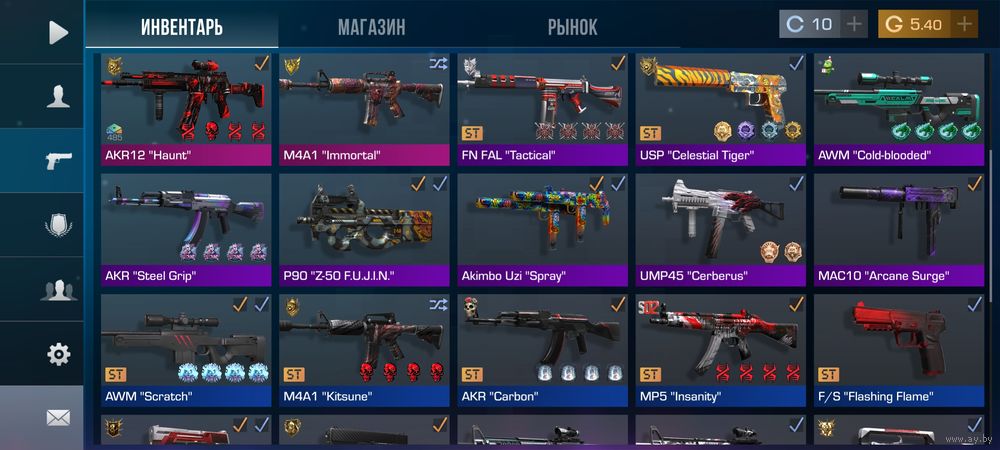Add silver coins with the plus button
The height and width of the screenshot is (450, 1000).
click(x=854, y=24)
